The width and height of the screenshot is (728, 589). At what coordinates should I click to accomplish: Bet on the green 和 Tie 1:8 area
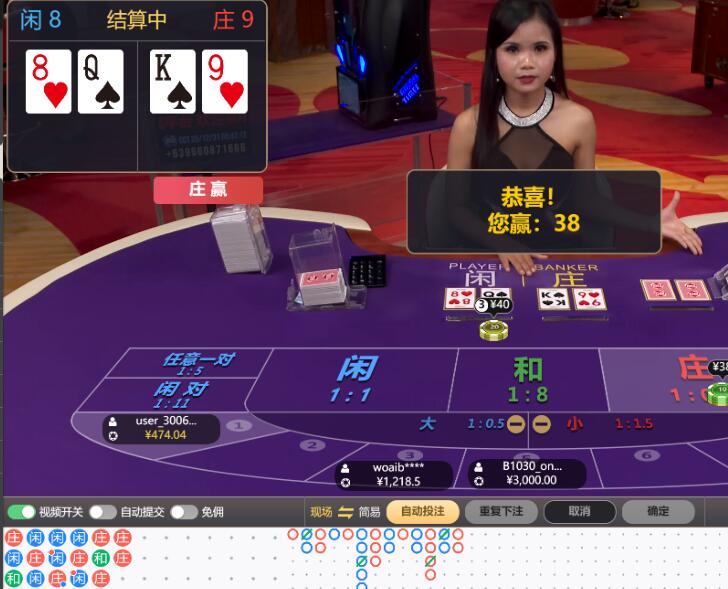pos(527,380)
